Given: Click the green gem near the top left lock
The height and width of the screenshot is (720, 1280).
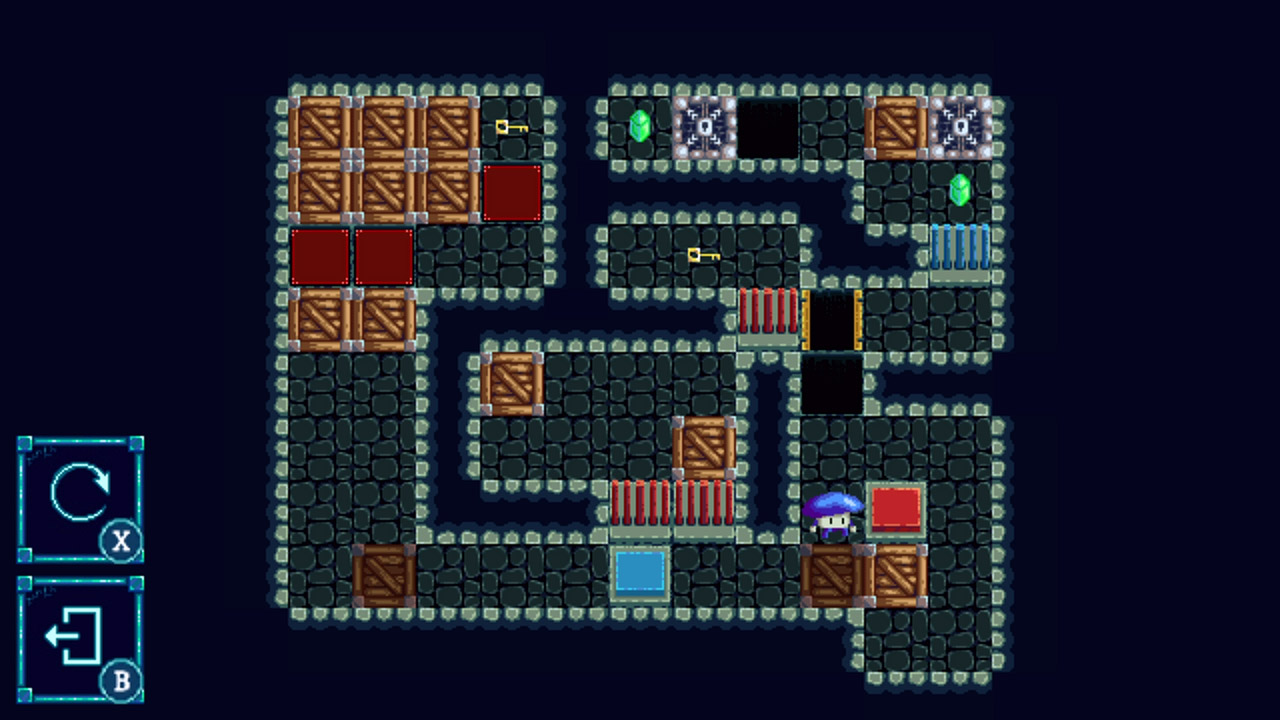Looking at the screenshot, I should point(641,128).
